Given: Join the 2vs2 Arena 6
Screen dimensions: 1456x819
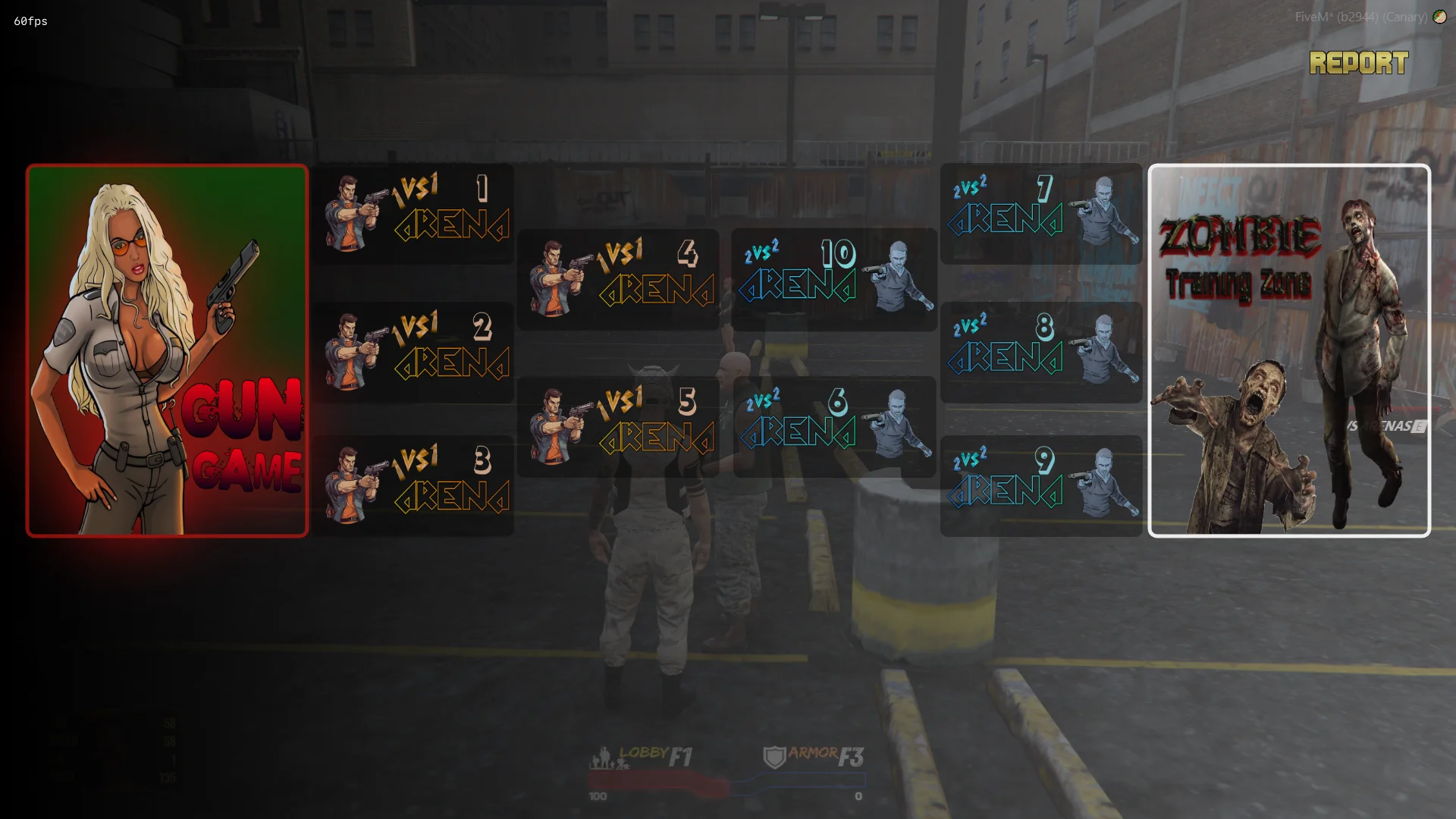Looking at the screenshot, I should [x=834, y=427].
